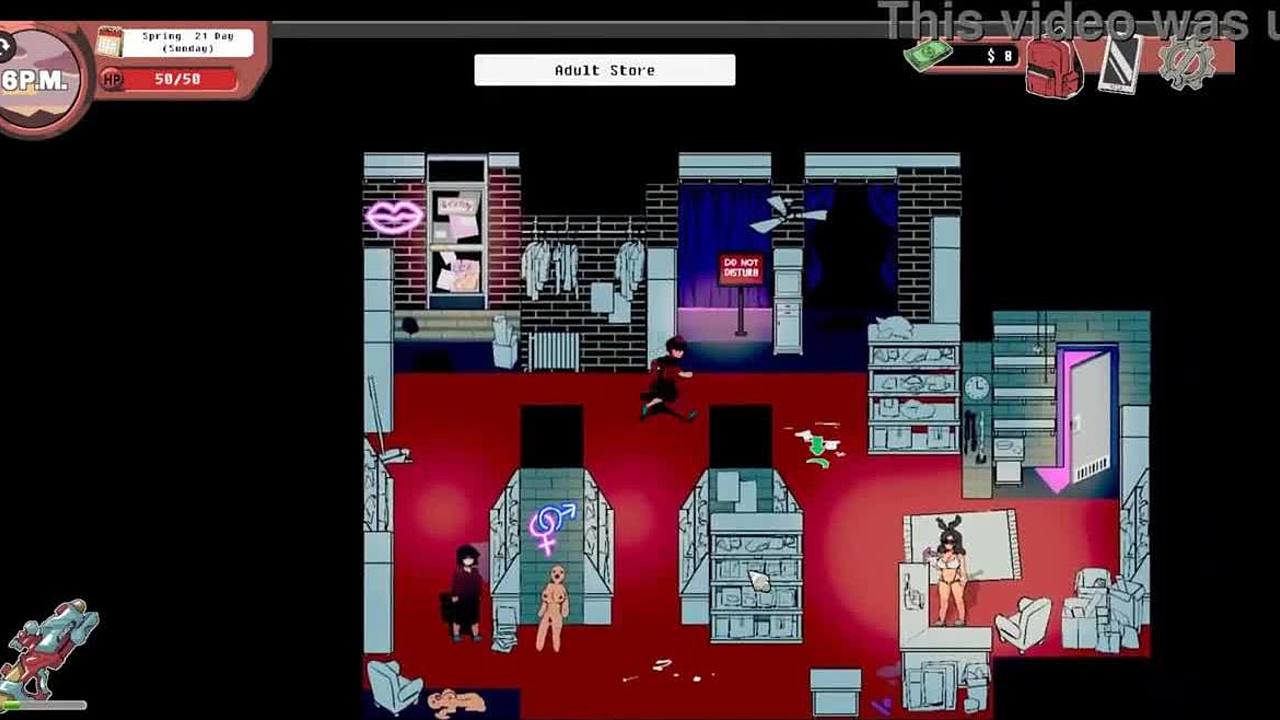Click the 6 P.M. clock dial

pos(36,80)
